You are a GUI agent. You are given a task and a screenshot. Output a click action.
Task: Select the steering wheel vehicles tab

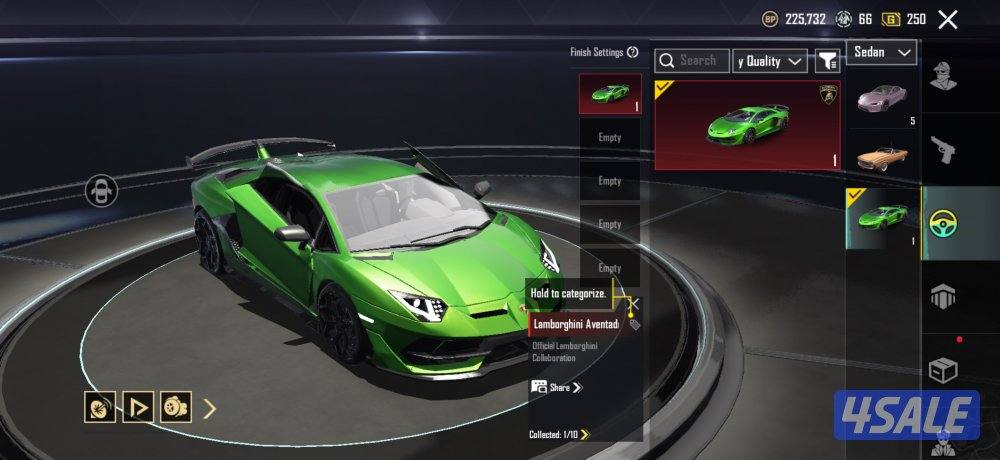click(x=943, y=222)
